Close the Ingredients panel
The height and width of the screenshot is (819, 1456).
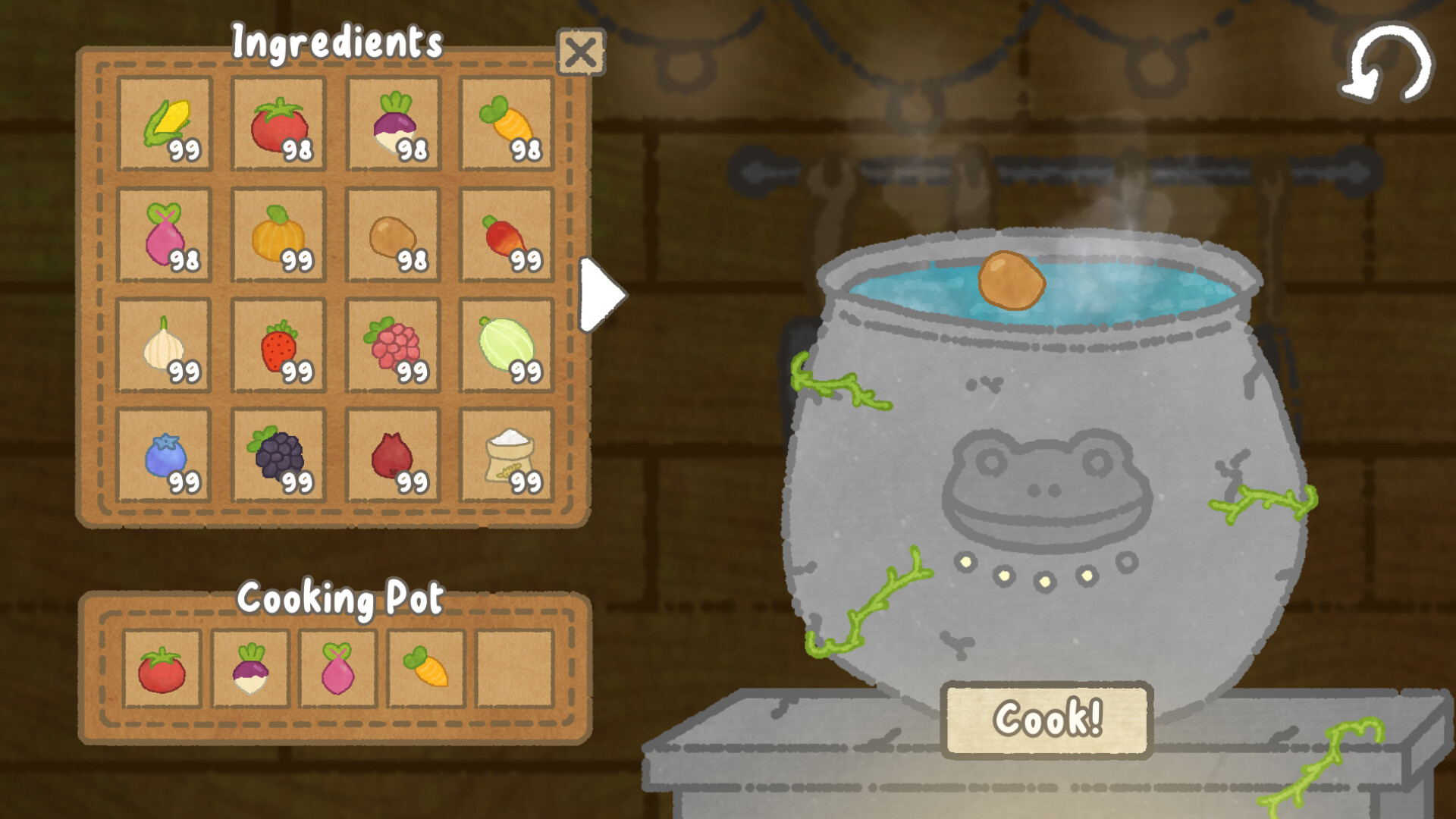582,52
